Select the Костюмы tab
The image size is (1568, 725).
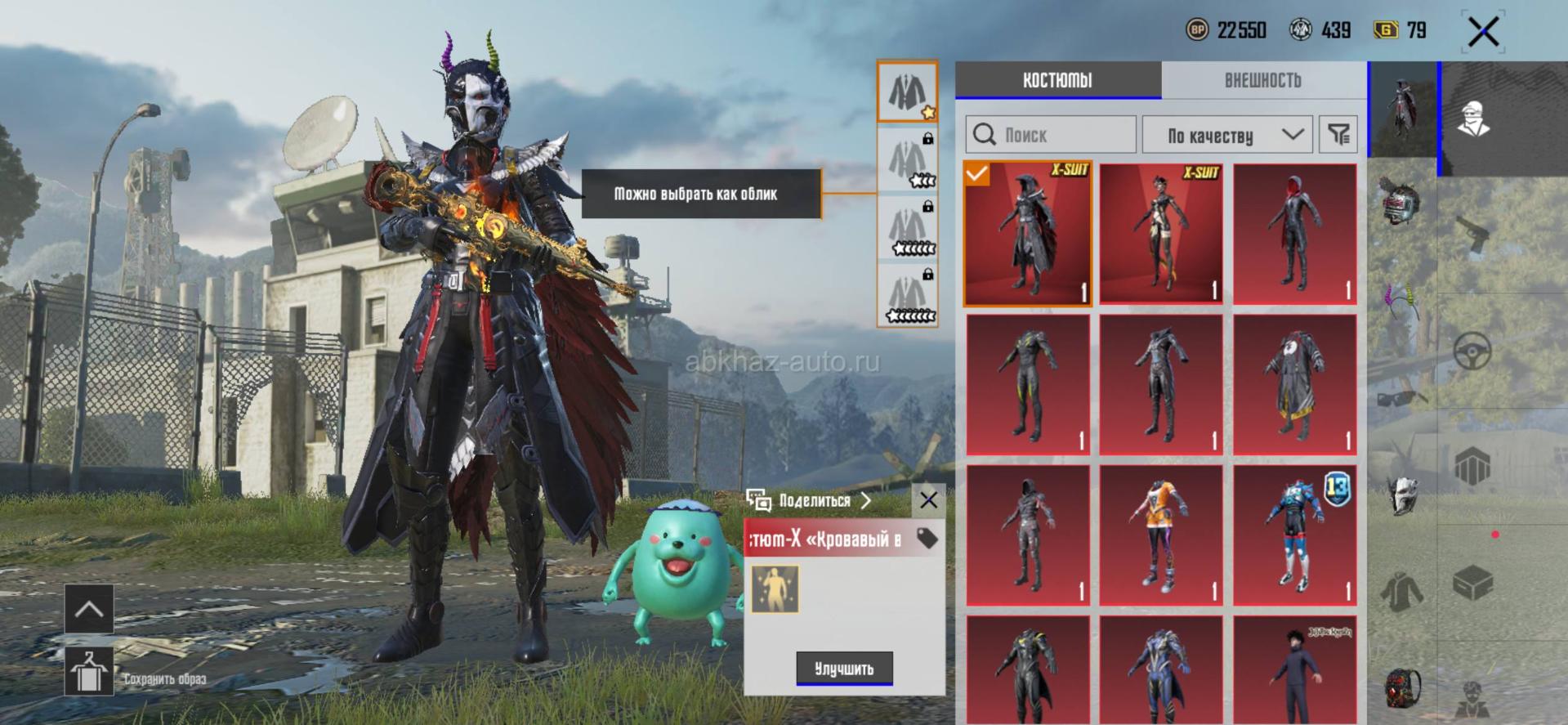pyautogui.click(x=1057, y=80)
